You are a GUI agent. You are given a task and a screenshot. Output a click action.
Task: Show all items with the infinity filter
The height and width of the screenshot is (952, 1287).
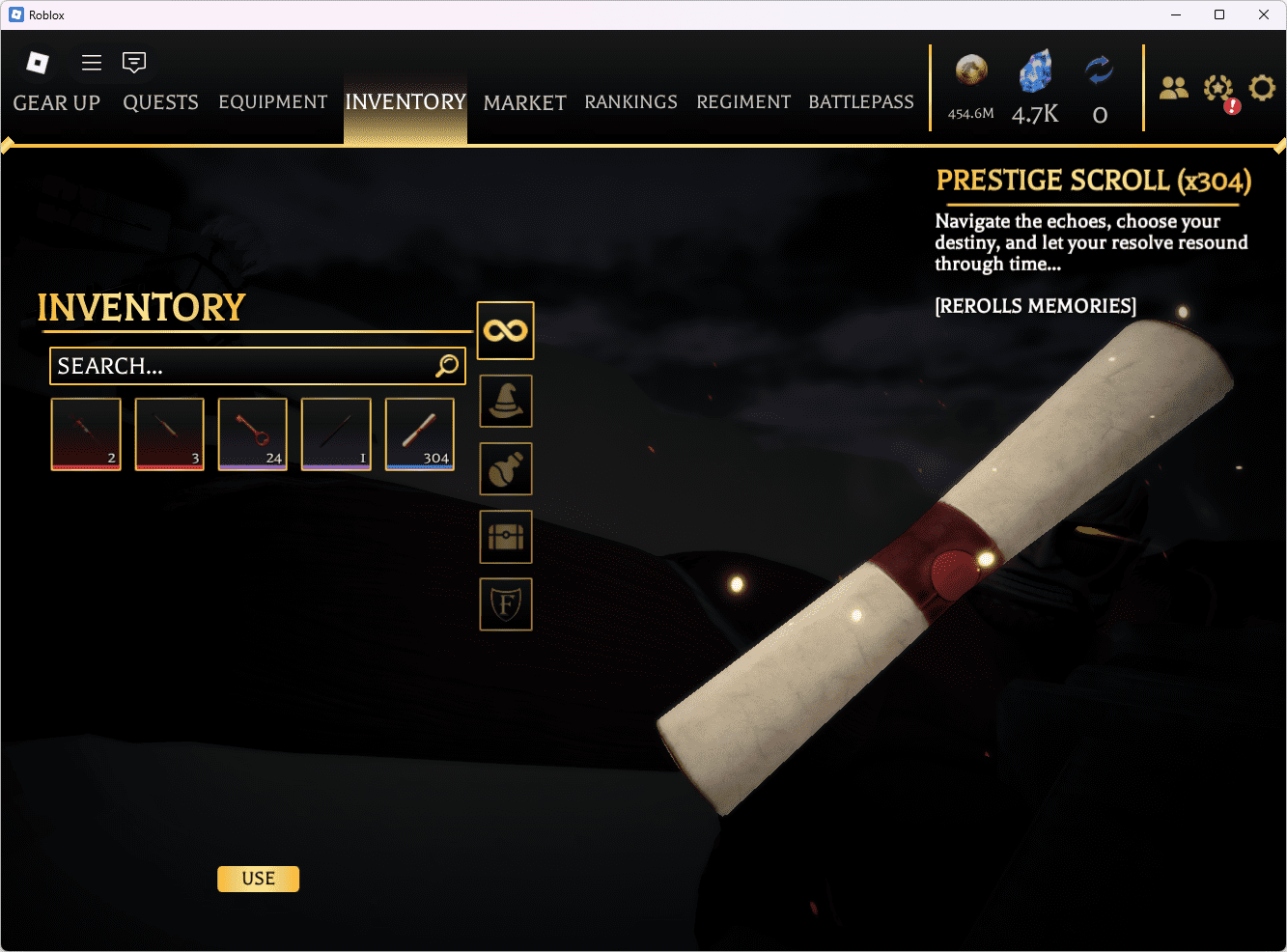tap(506, 330)
